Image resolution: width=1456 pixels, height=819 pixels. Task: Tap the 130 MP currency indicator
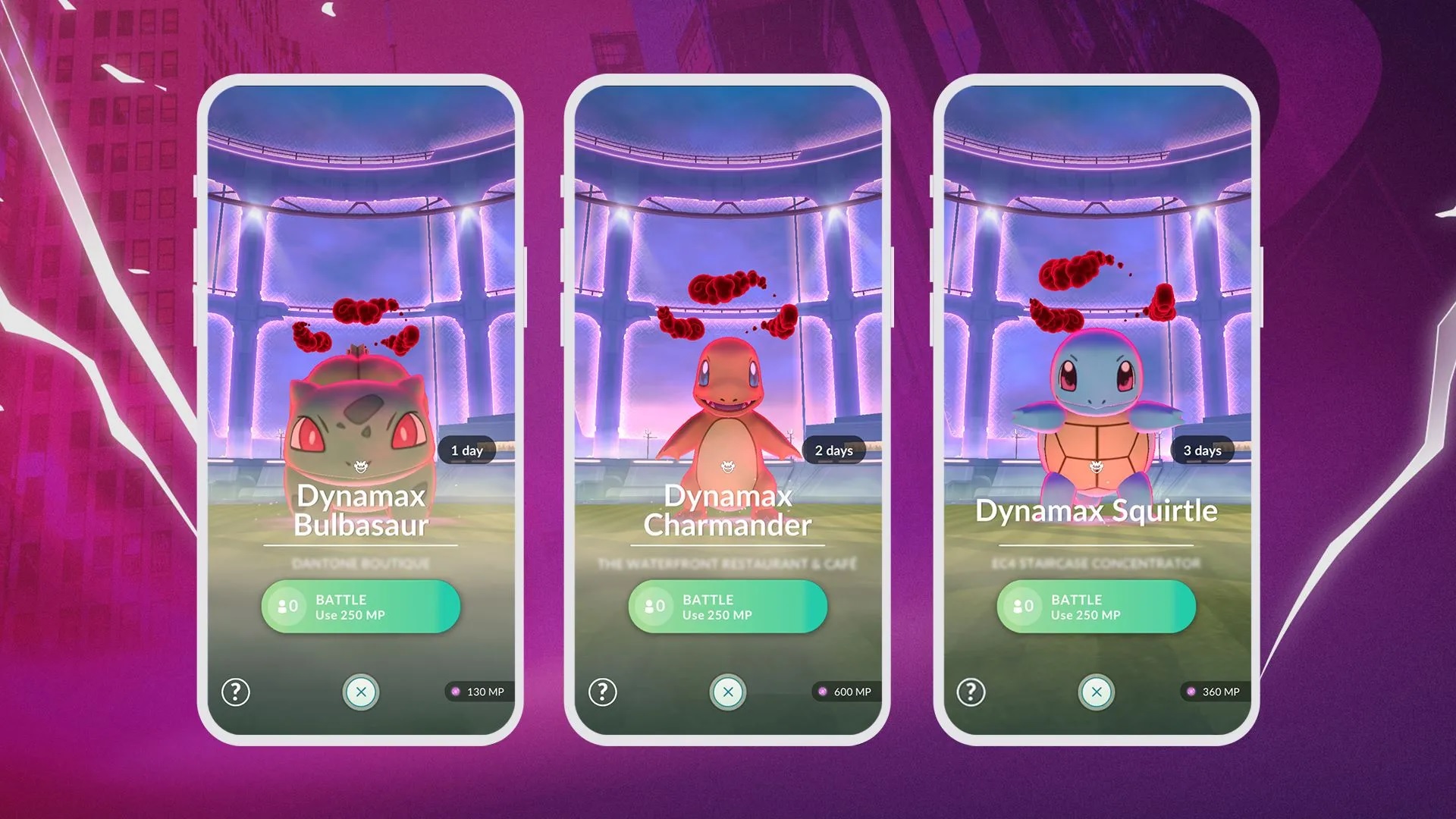tap(479, 692)
